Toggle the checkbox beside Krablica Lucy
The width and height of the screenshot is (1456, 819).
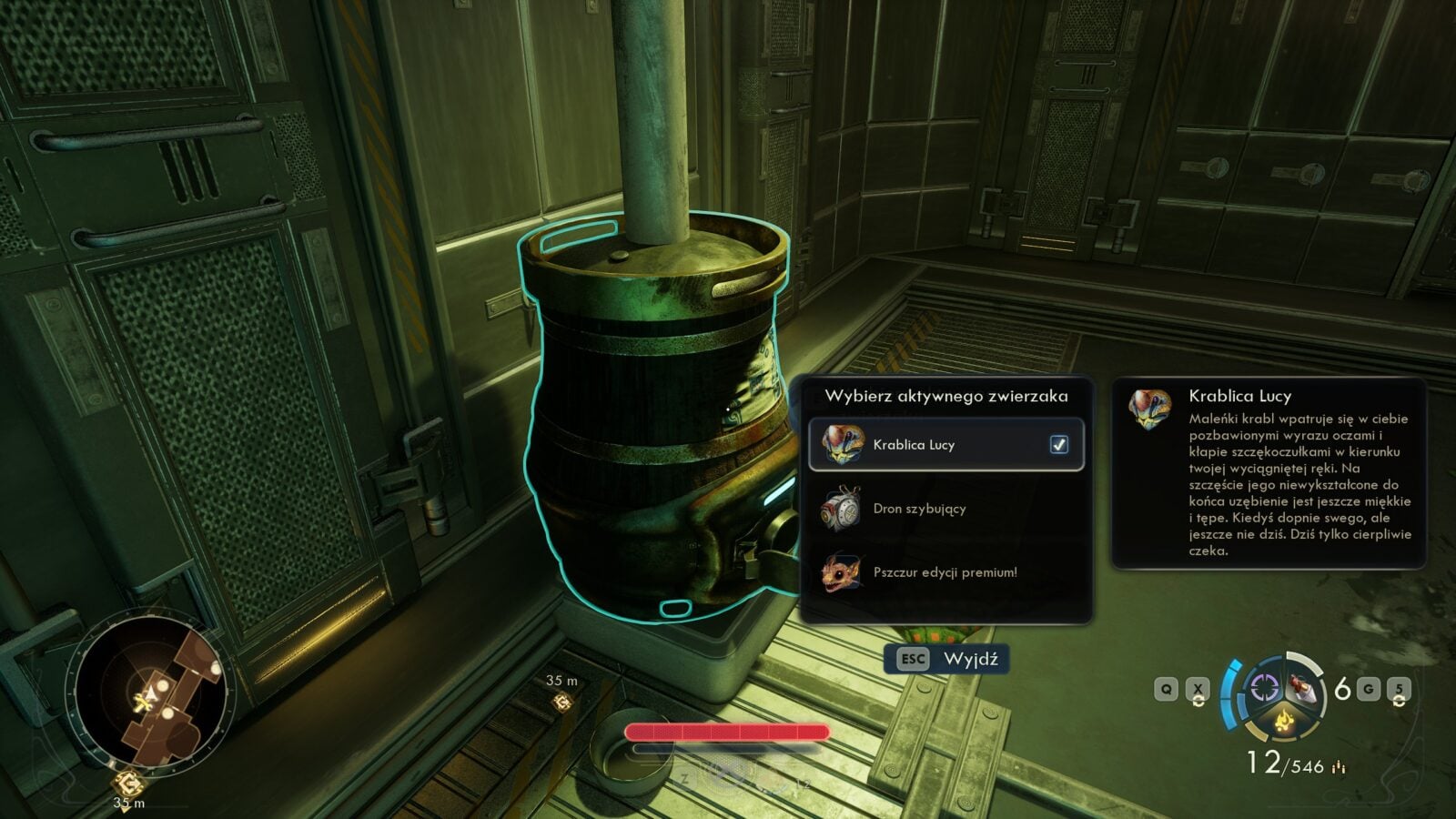click(x=1059, y=445)
